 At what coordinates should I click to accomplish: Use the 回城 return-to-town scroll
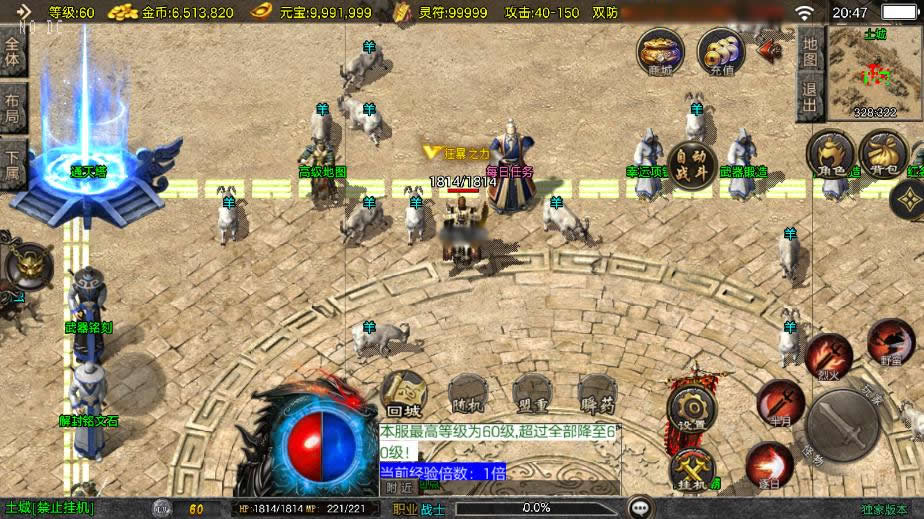click(403, 394)
